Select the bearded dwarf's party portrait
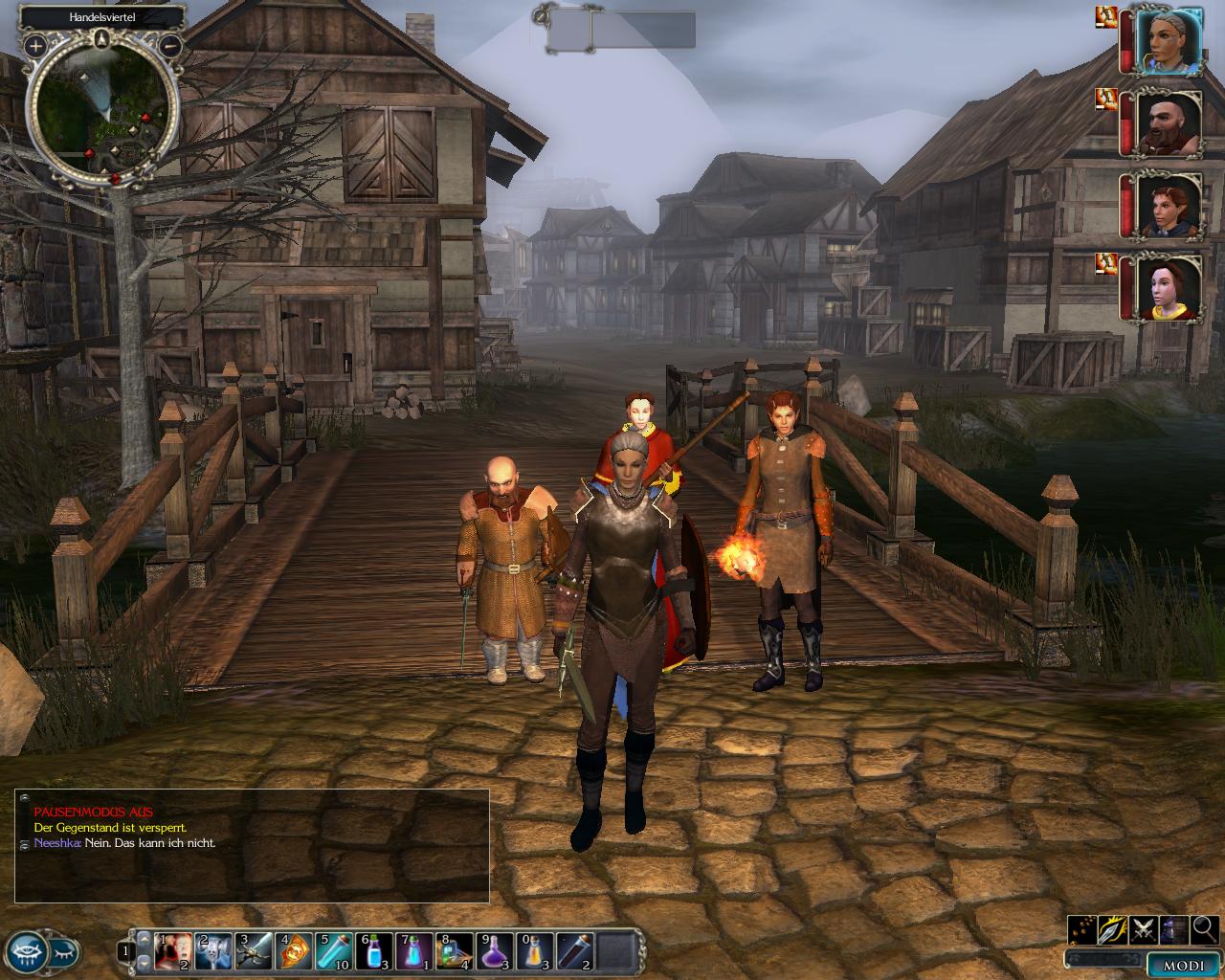 pos(1168,123)
